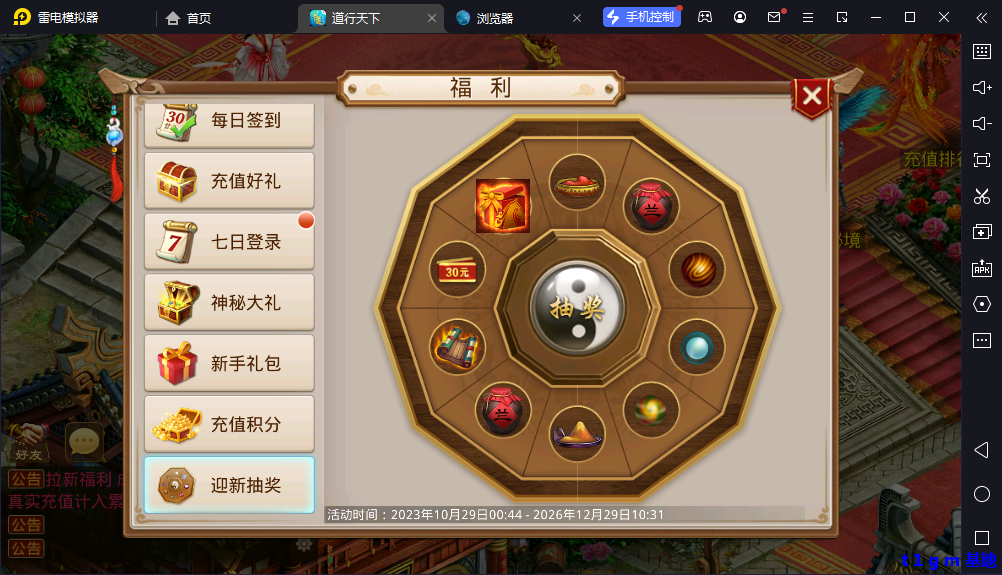Select the 七日登录 seven-day login tab
This screenshot has width=1002, height=575.
click(x=229, y=242)
